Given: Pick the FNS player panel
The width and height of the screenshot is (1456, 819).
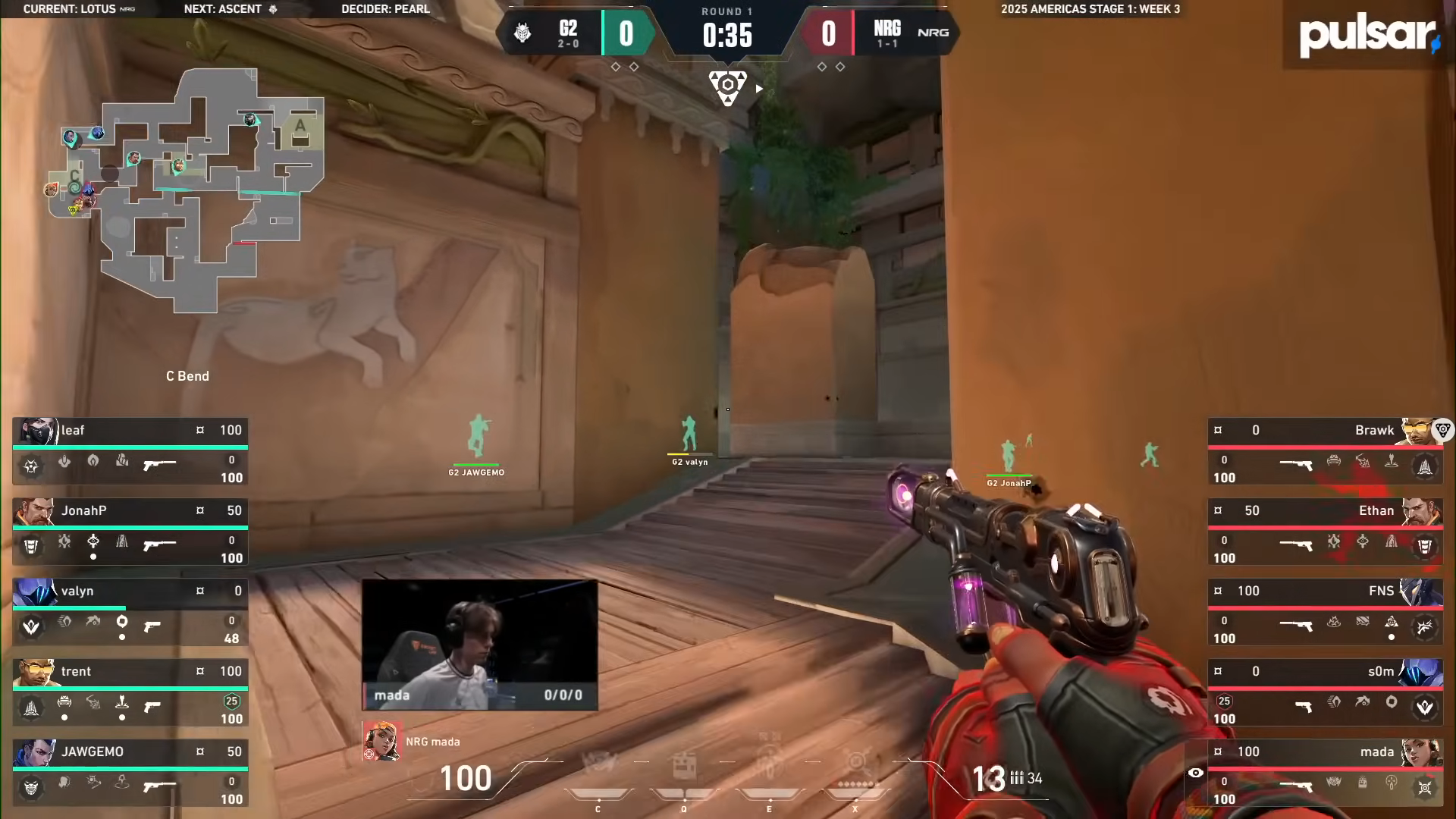Looking at the screenshot, I should point(1324,612).
